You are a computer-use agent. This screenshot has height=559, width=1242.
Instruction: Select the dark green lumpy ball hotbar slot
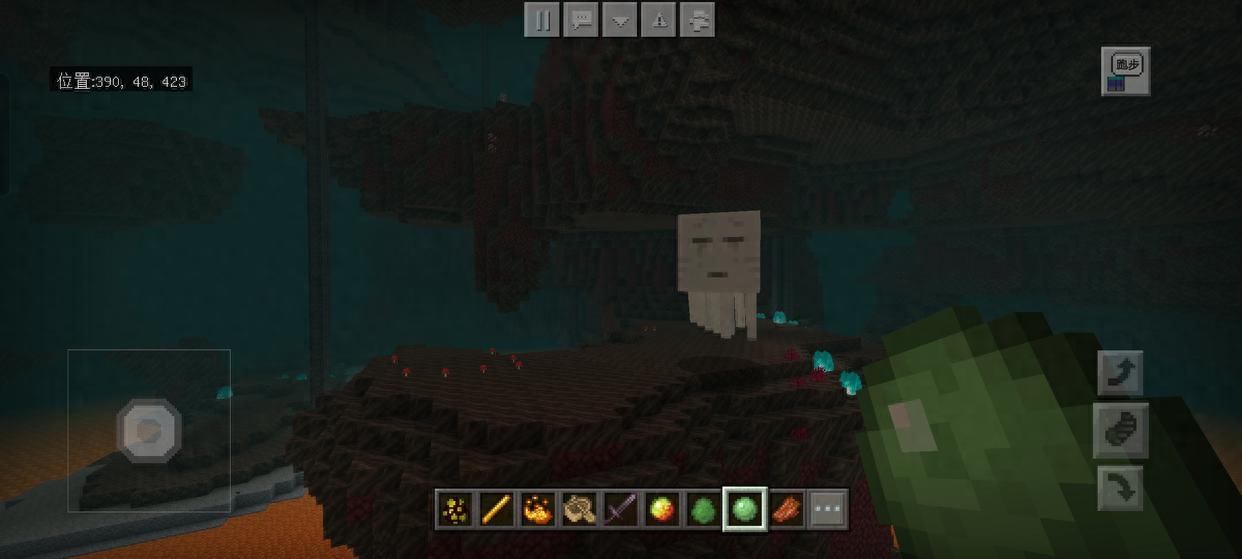tap(702, 510)
